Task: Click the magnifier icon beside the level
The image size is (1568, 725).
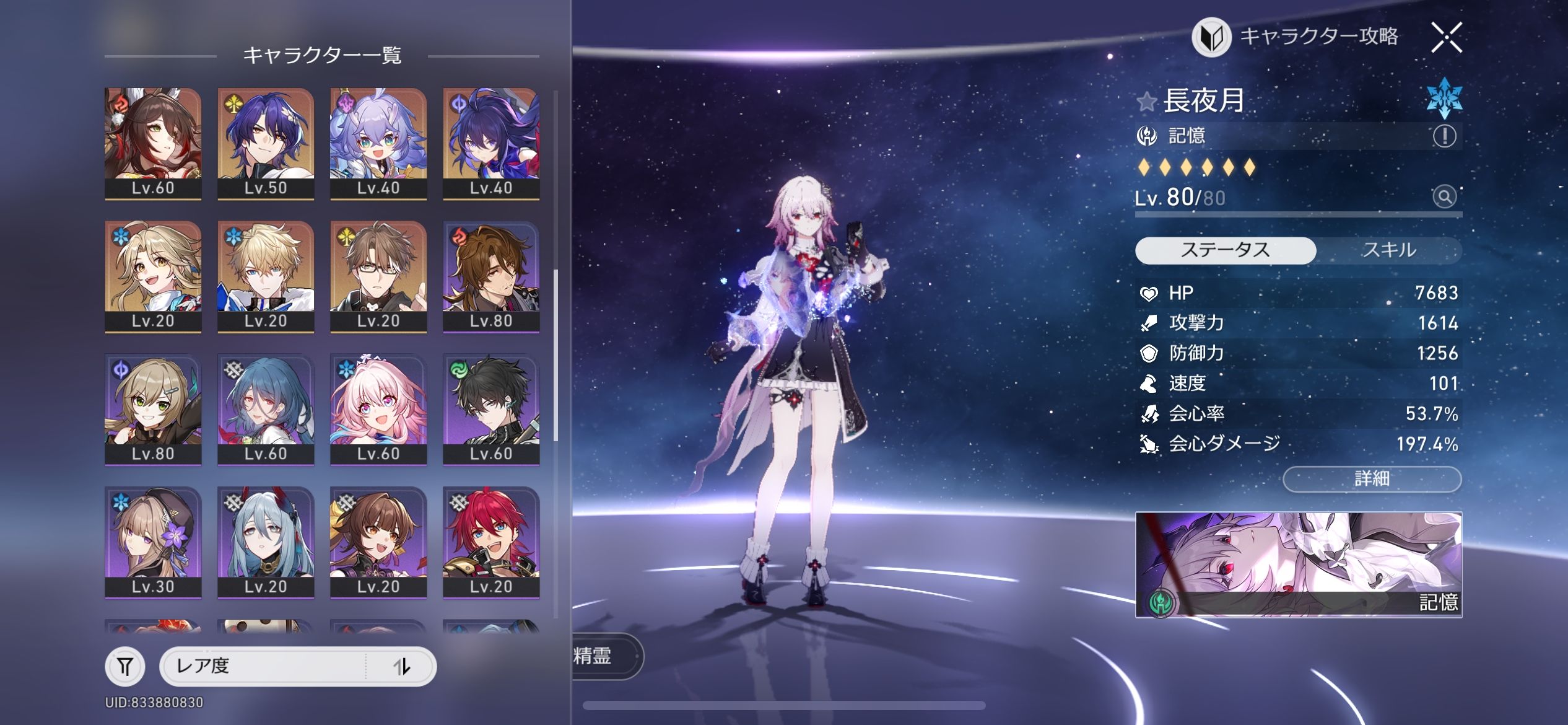Action: [x=1444, y=197]
